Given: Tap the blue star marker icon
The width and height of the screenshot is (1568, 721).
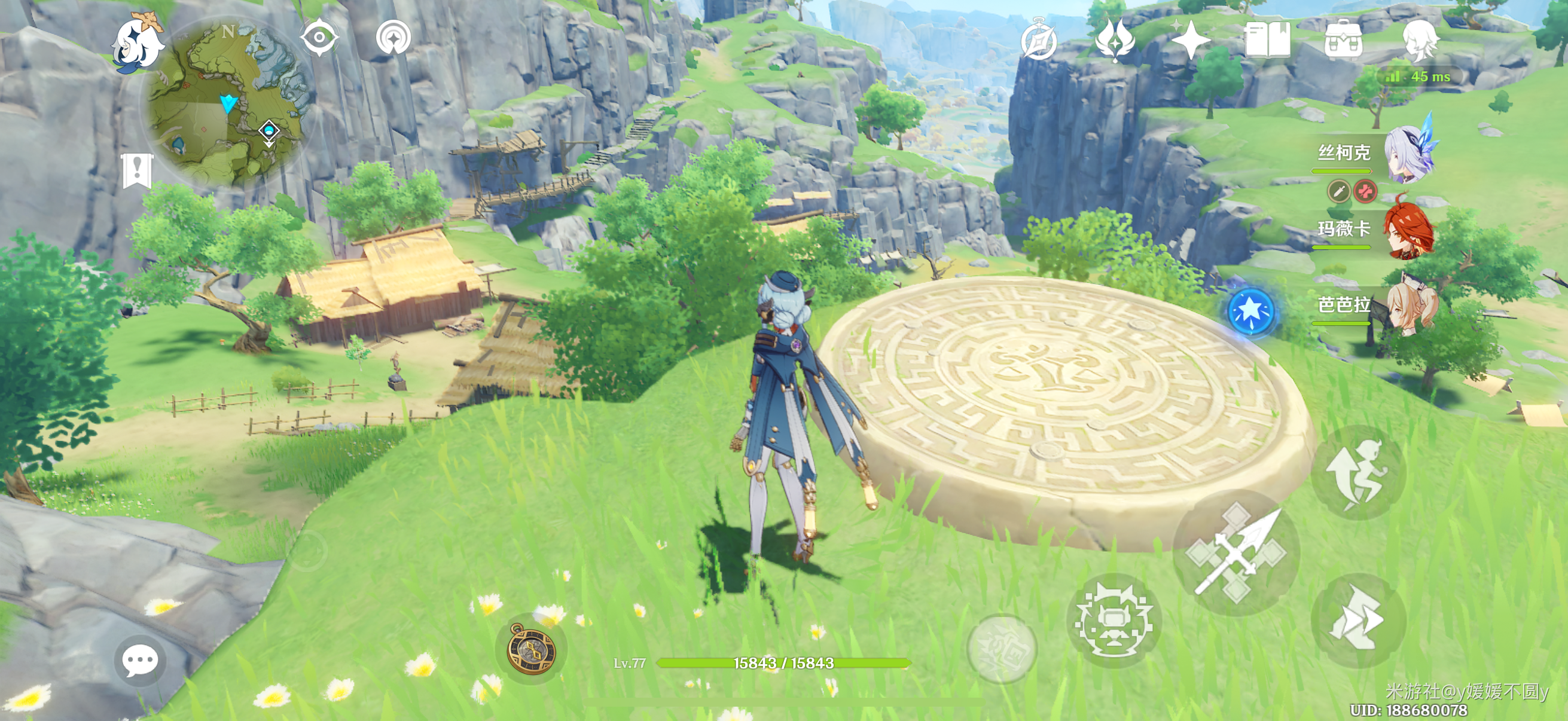Looking at the screenshot, I should tap(1250, 311).
